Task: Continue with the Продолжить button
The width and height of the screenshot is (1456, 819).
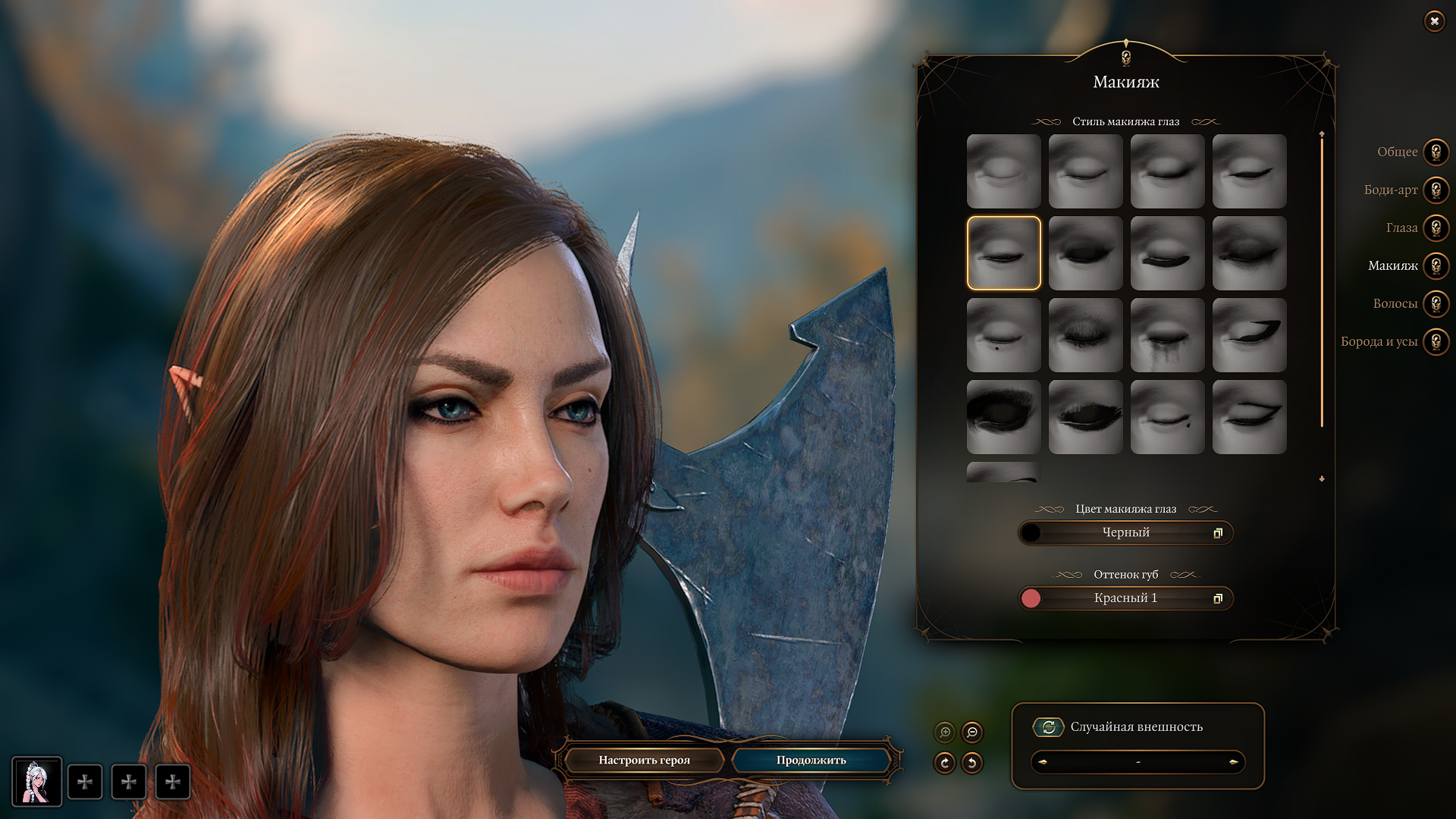Action: click(x=811, y=760)
